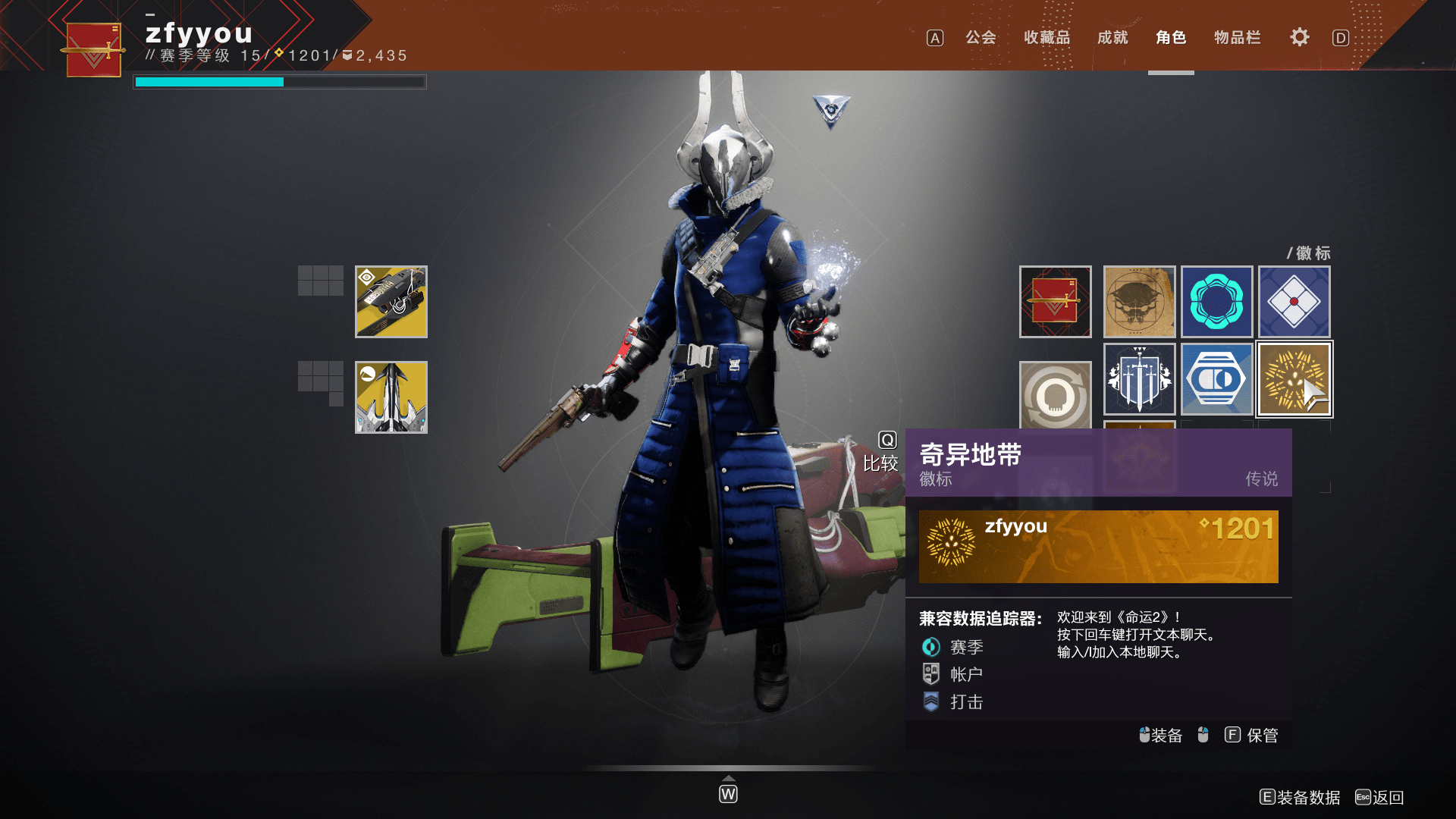Viewport: 1456px width, 819px height.
Task: Select the 赛季 season tracker option
Action: pos(965,647)
